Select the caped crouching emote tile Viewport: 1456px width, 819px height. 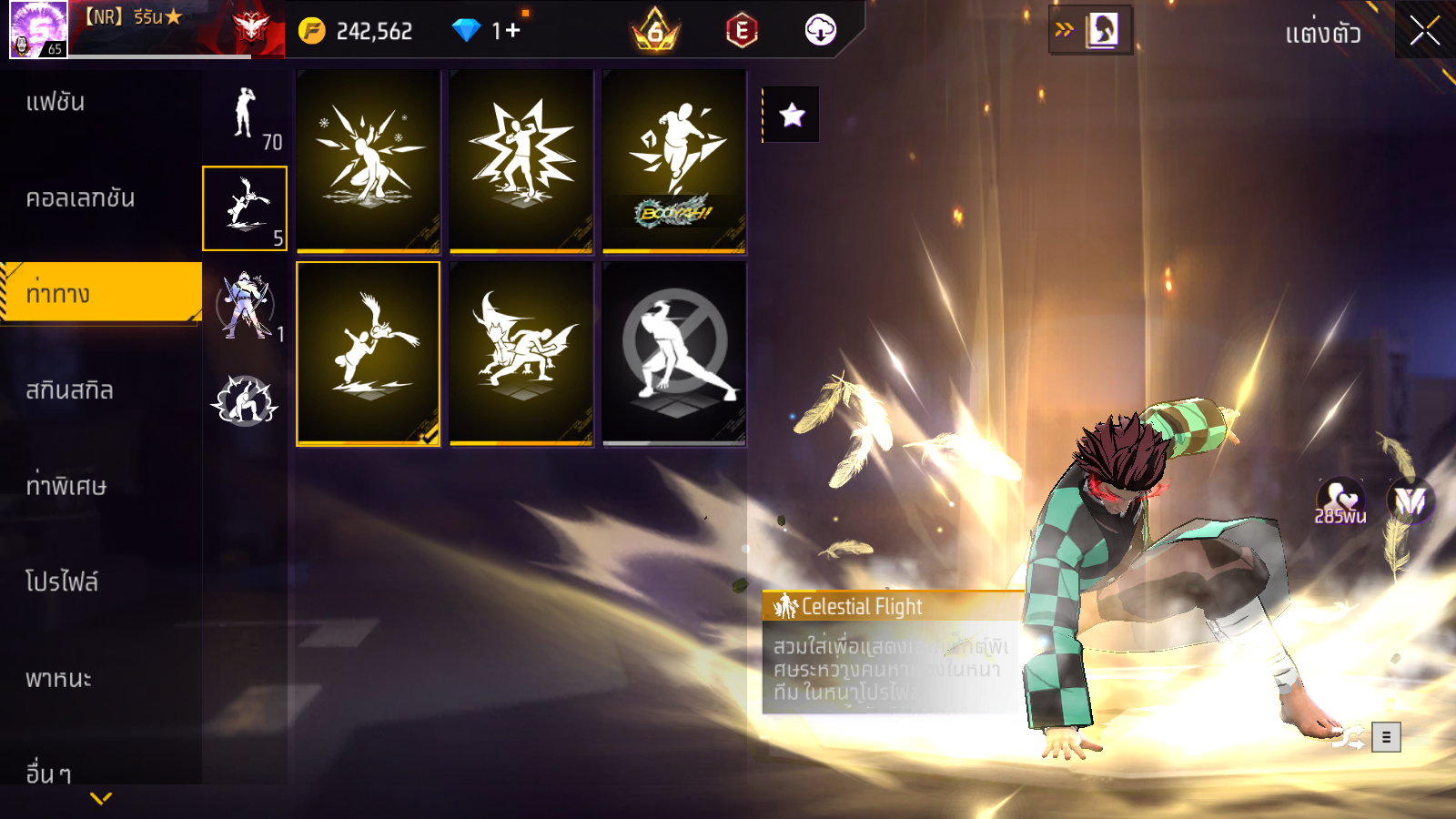tap(521, 354)
